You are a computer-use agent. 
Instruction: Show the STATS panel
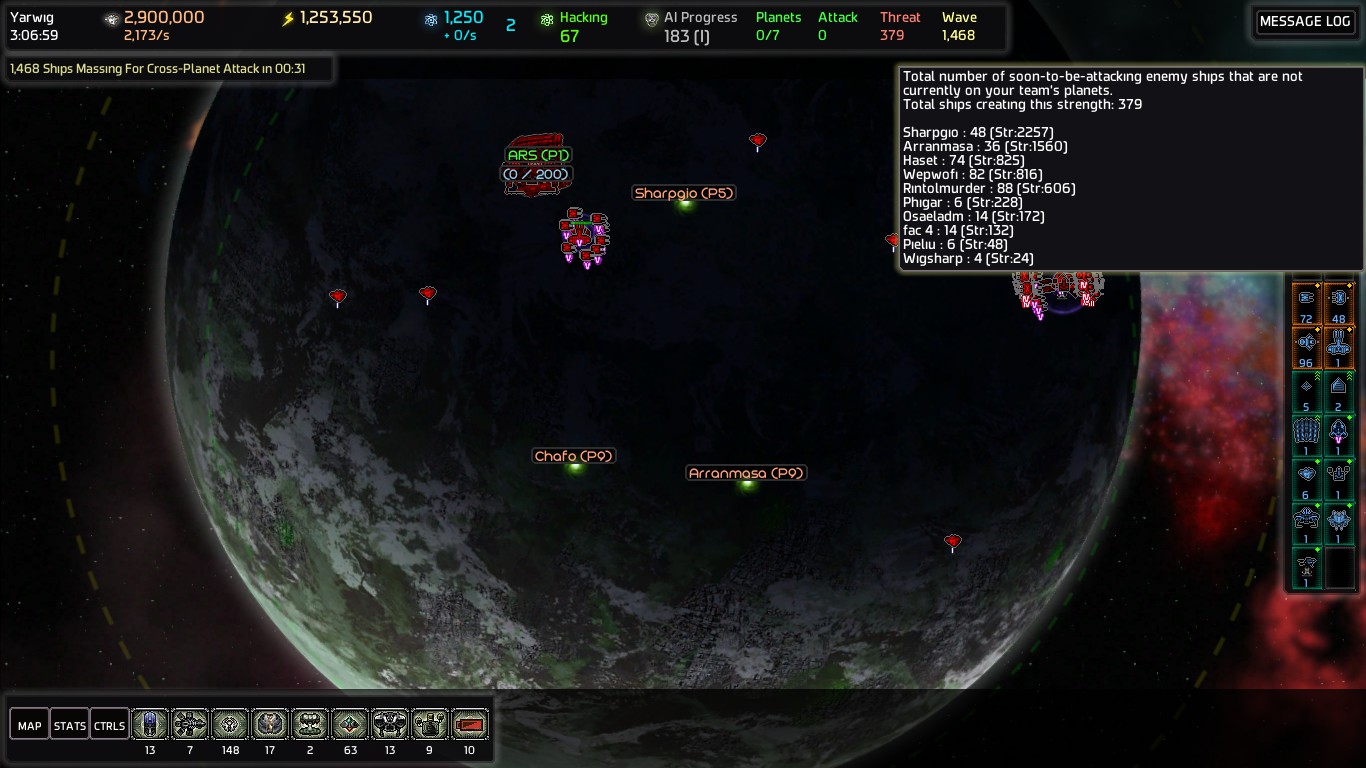click(x=70, y=725)
